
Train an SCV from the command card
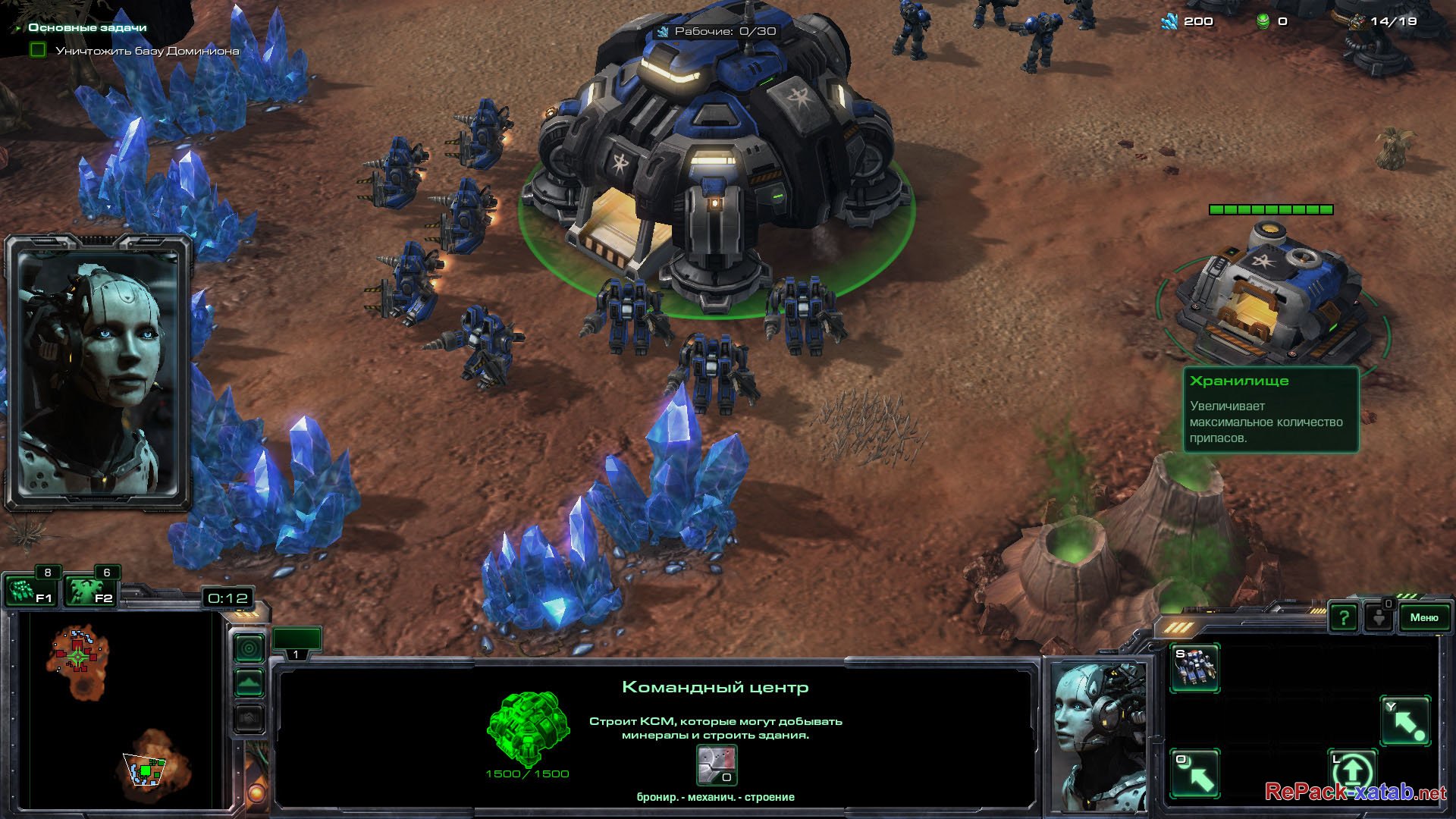[1194, 667]
